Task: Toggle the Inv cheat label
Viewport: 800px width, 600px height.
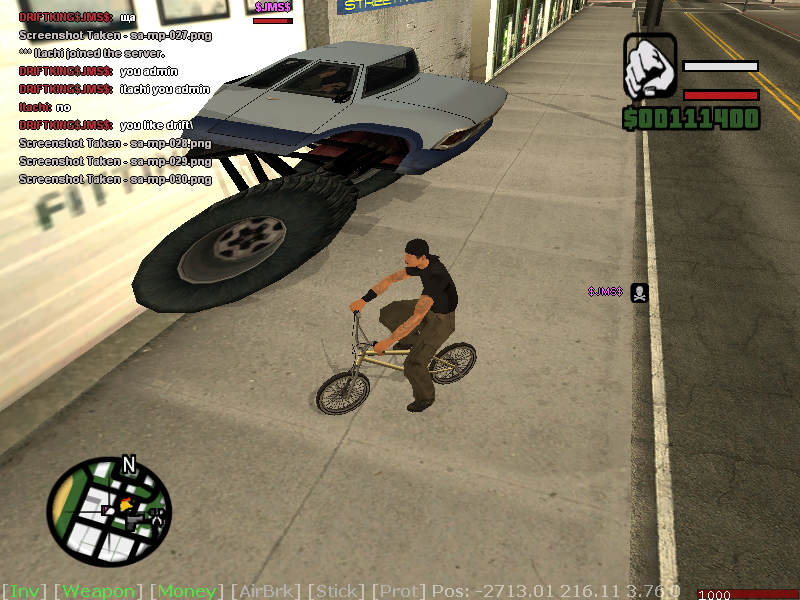Action: pyautogui.click(x=24, y=591)
